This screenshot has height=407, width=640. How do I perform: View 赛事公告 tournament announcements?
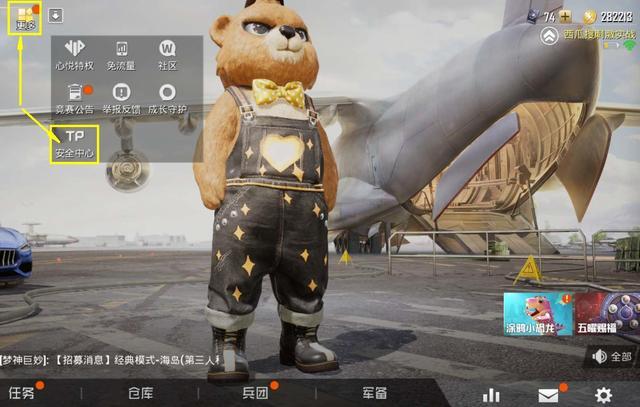[75, 98]
